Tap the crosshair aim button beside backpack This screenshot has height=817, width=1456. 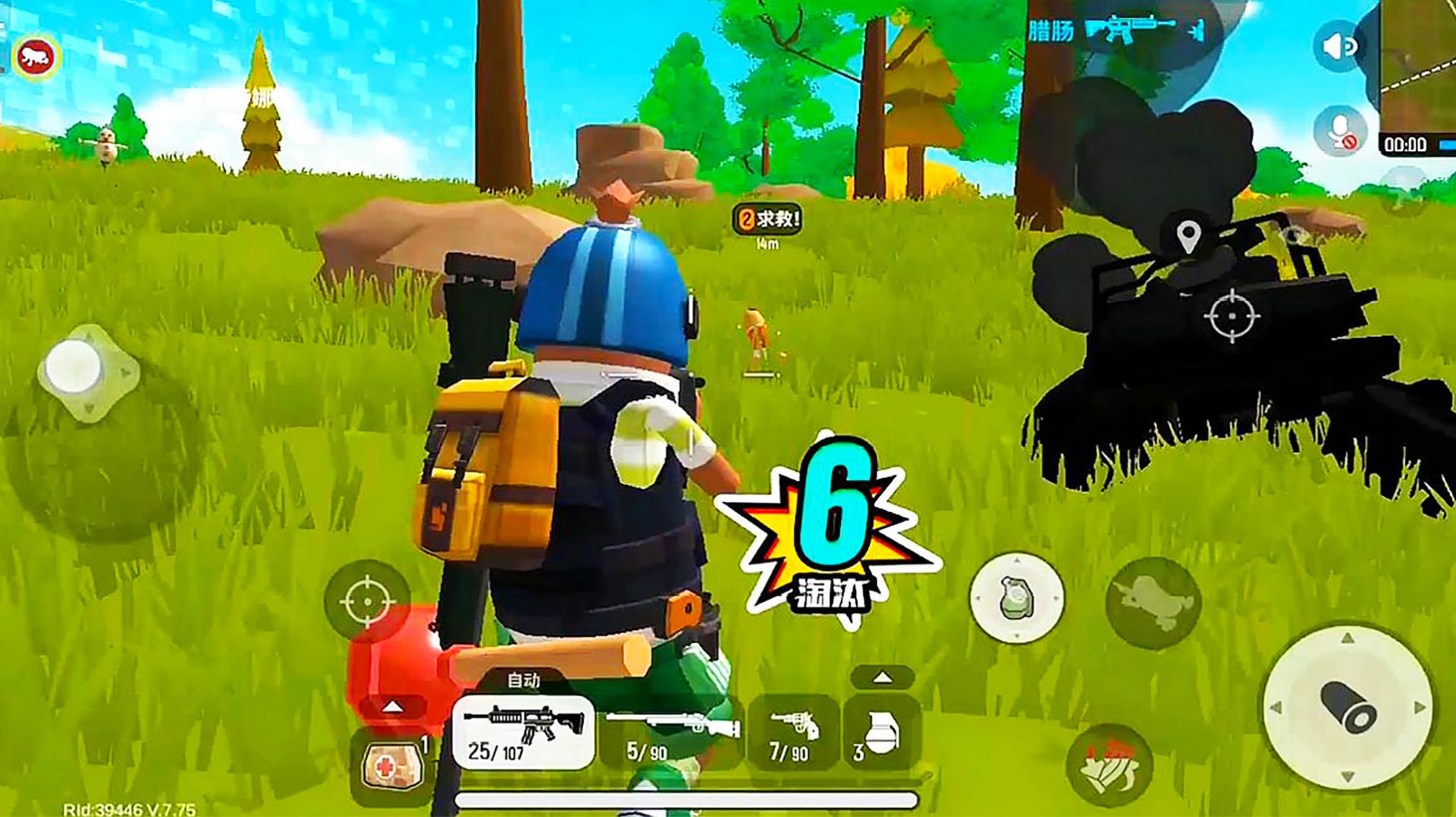point(367,601)
